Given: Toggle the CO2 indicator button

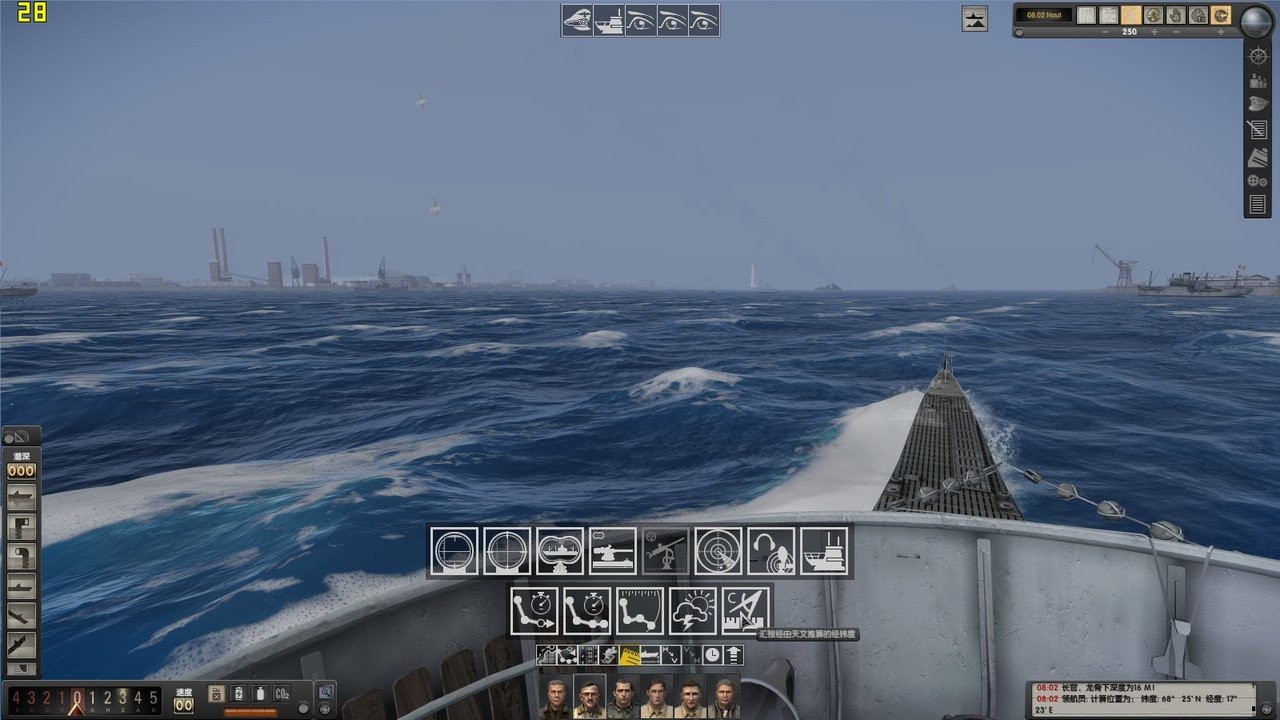Looking at the screenshot, I should 282,693.
